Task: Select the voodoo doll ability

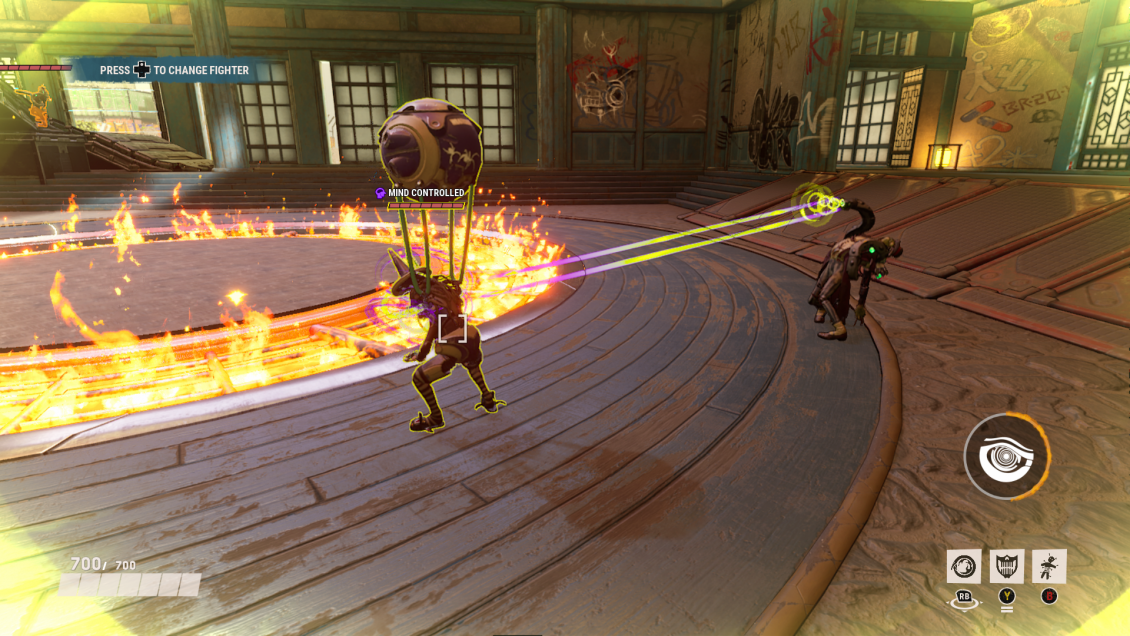Action: click(x=1049, y=566)
